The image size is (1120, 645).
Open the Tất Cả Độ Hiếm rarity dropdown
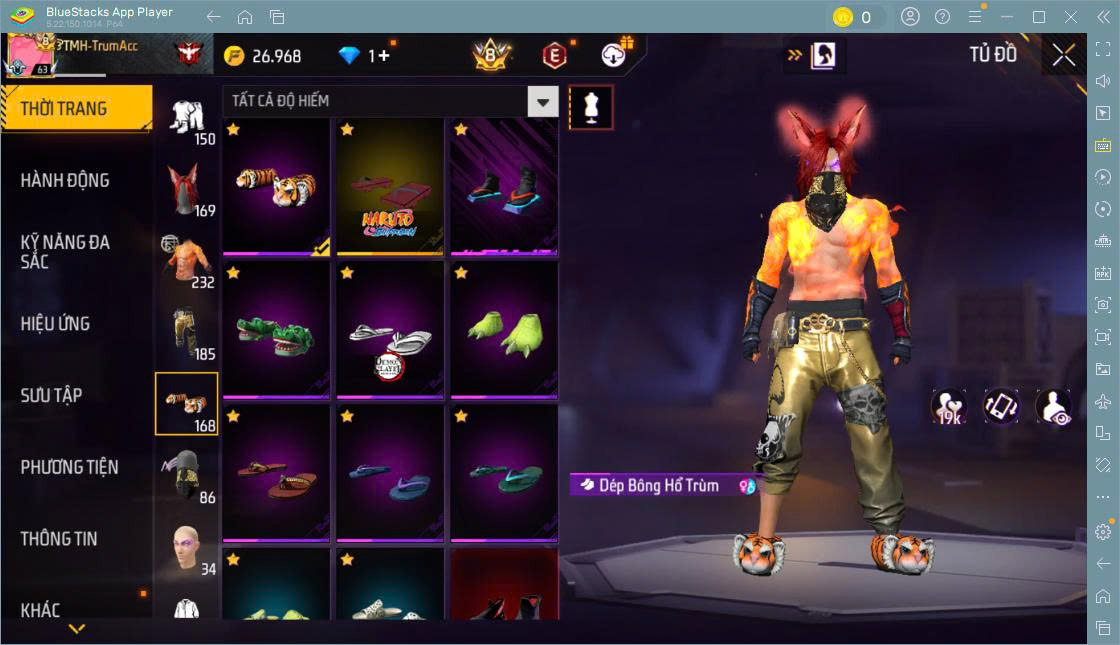(390, 101)
